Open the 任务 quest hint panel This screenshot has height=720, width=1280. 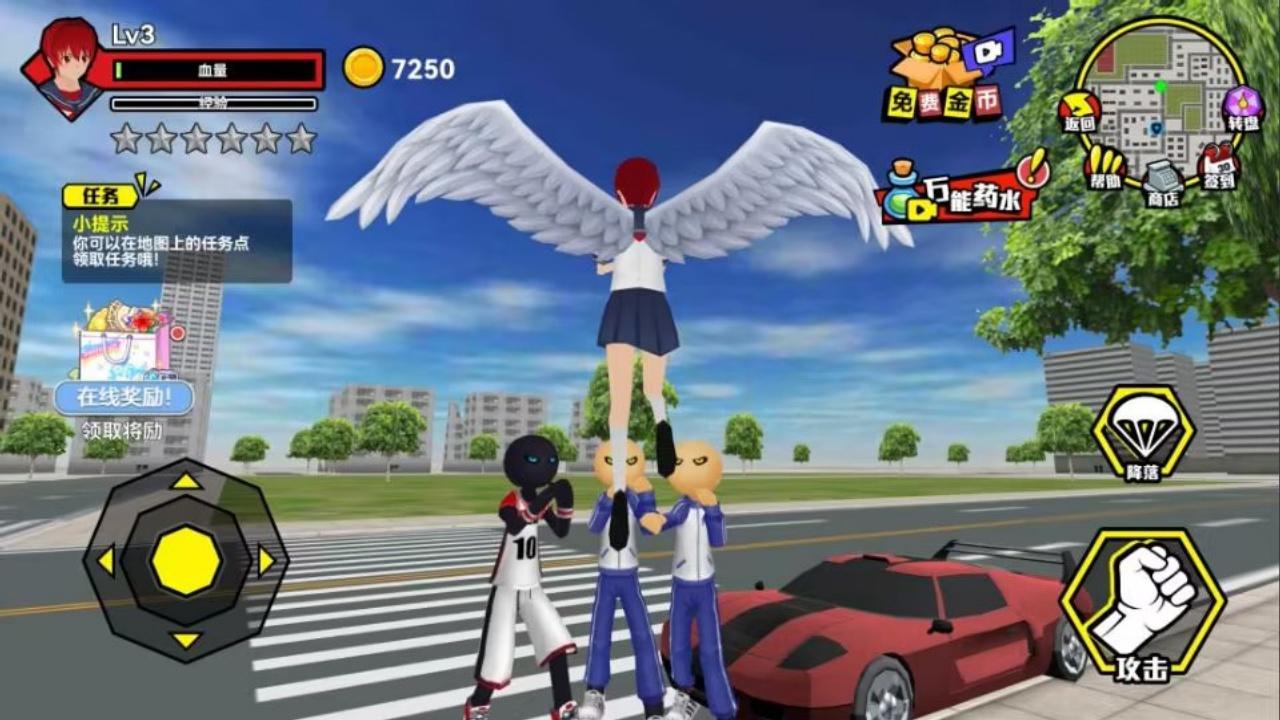(177, 238)
